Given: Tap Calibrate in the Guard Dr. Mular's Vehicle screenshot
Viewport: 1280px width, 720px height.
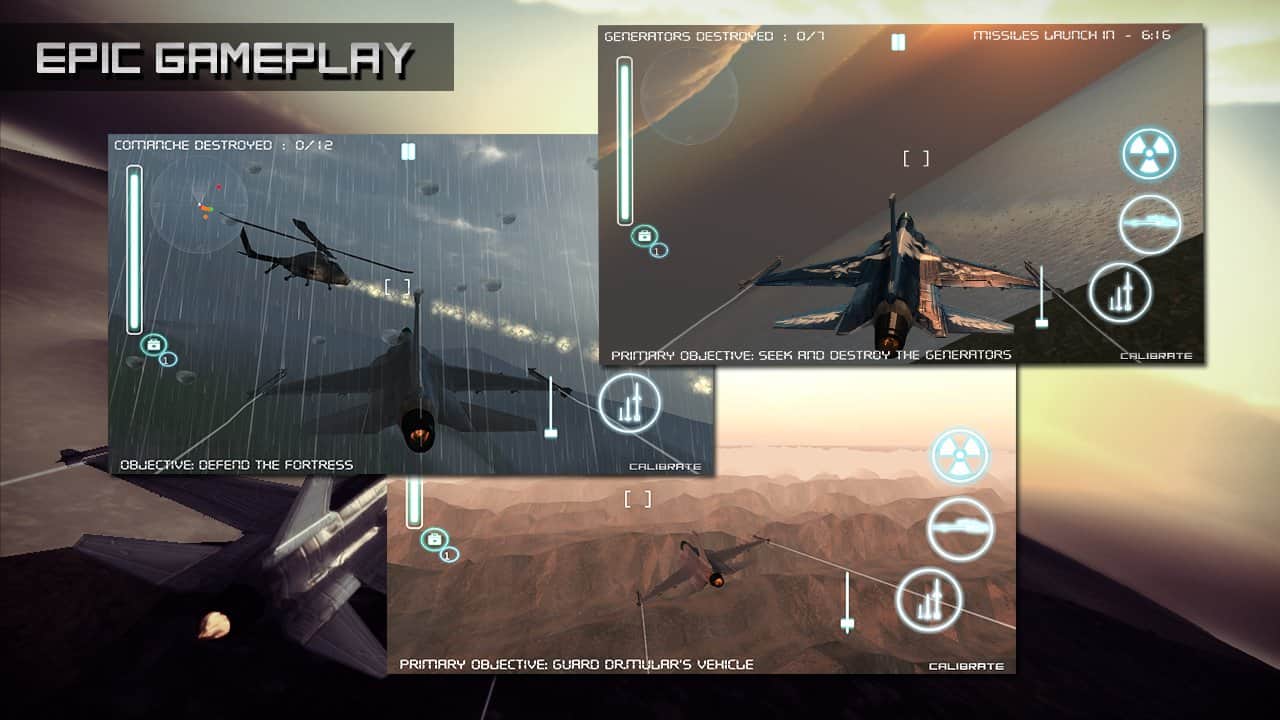Looking at the screenshot, I should (x=965, y=666).
